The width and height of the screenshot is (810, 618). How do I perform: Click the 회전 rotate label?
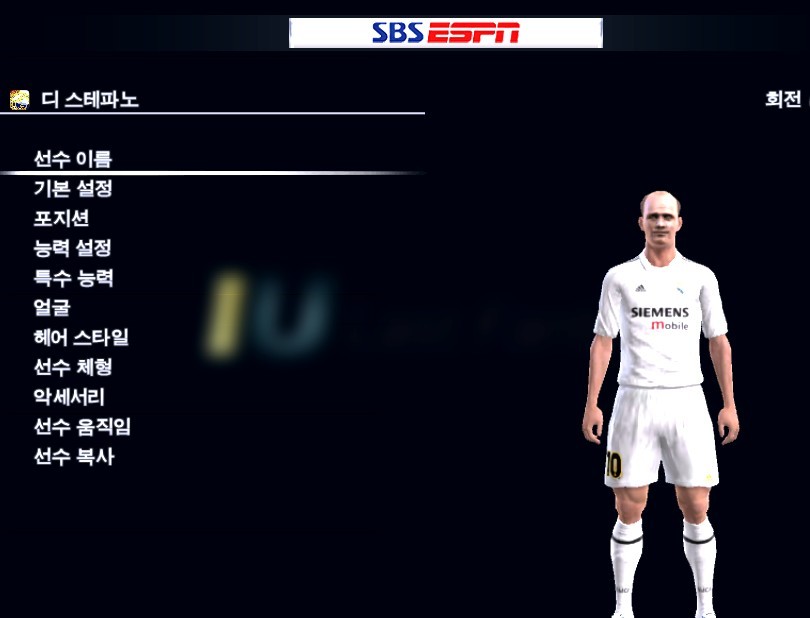click(x=783, y=100)
